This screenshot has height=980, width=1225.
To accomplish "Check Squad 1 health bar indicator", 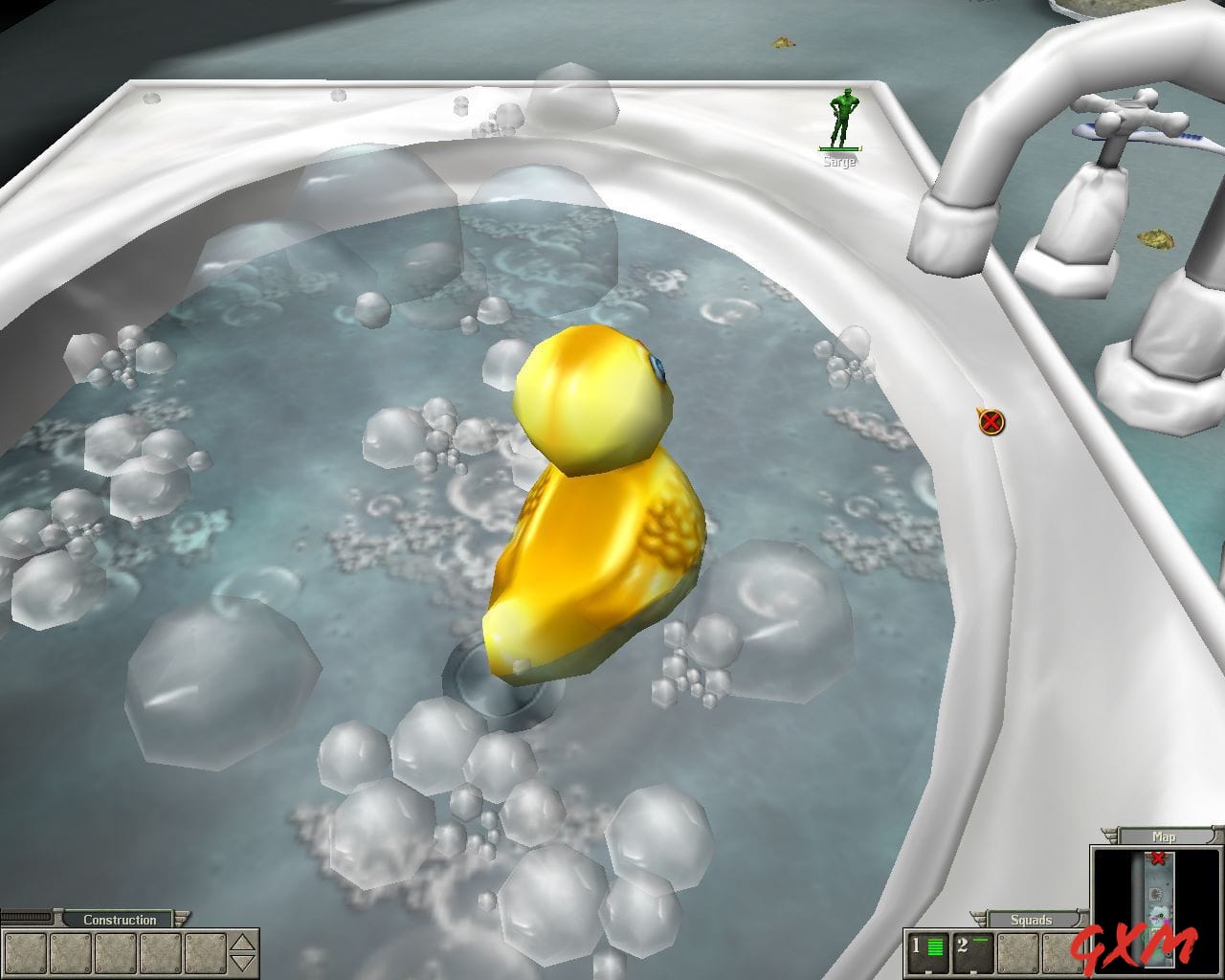I will [934, 946].
